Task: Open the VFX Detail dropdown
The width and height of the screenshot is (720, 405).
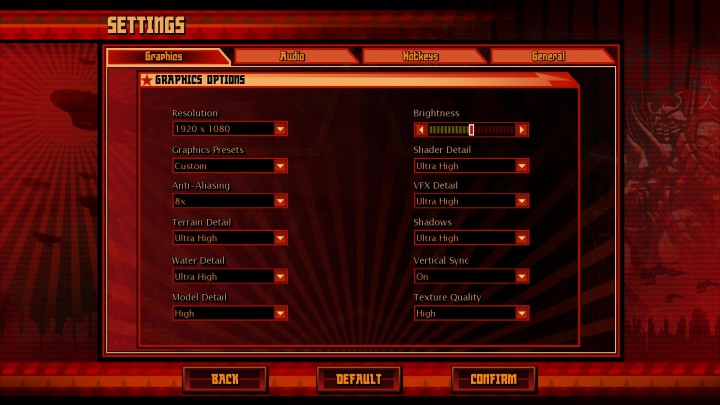Action: (x=471, y=201)
